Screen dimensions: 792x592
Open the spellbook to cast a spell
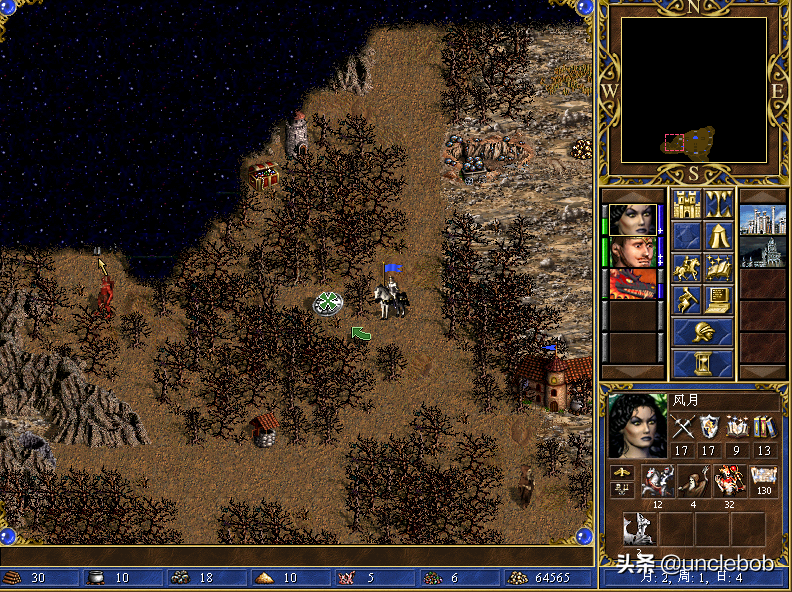coord(718,268)
